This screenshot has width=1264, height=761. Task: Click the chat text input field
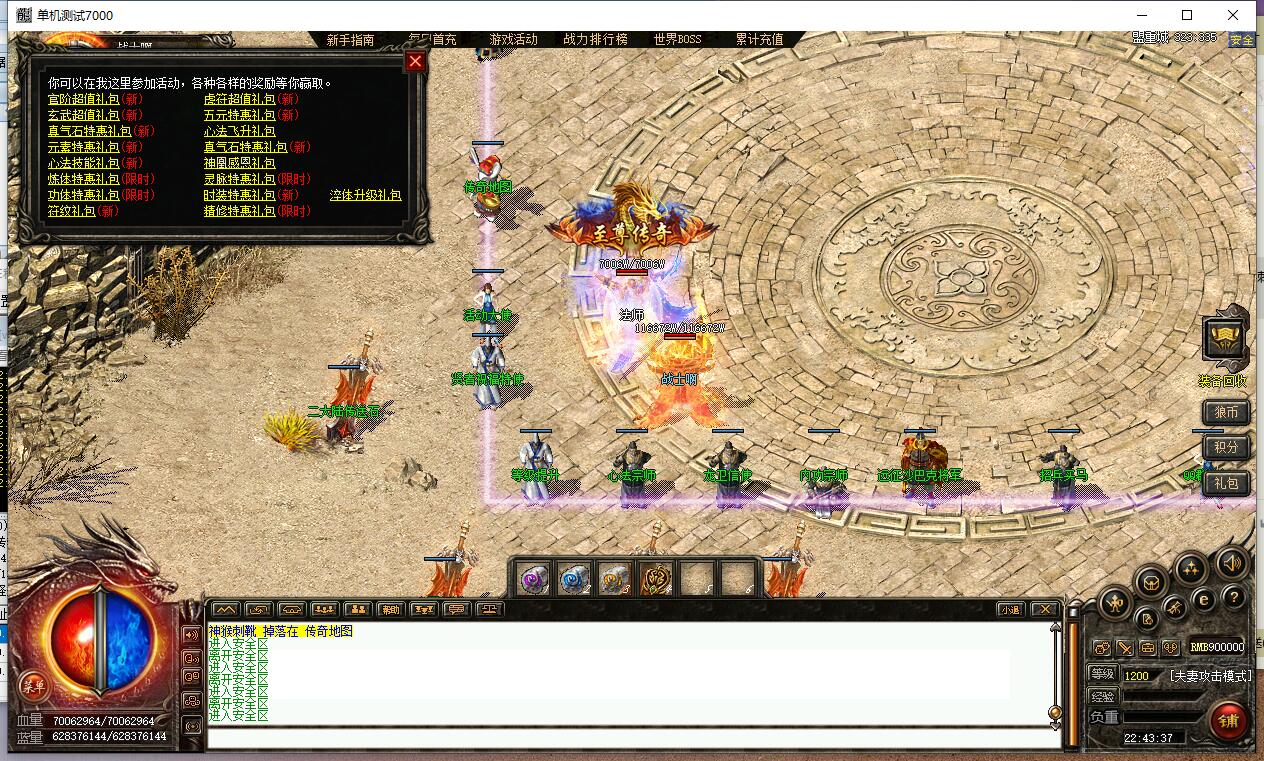point(632,738)
